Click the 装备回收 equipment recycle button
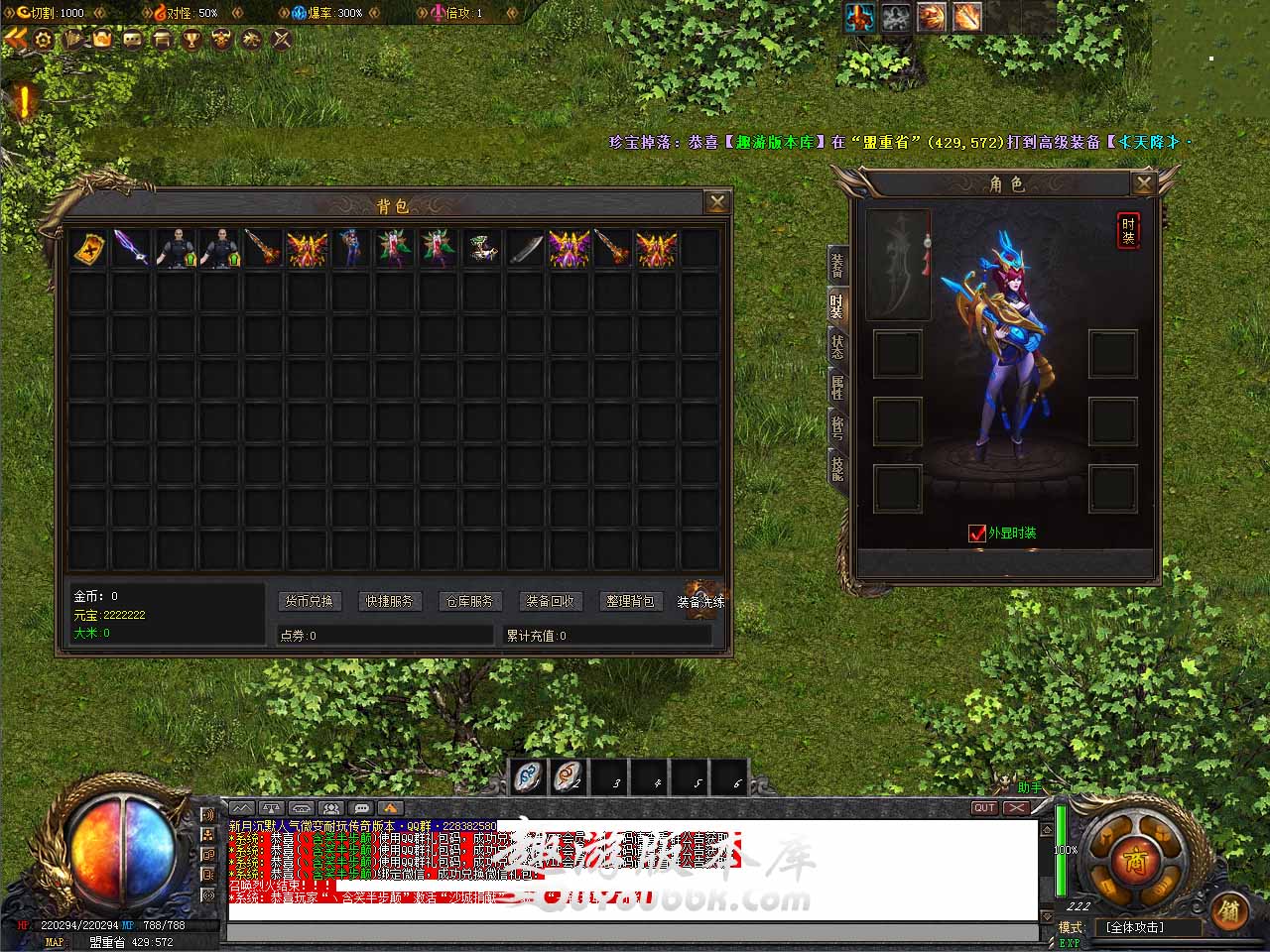 click(550, 601)
